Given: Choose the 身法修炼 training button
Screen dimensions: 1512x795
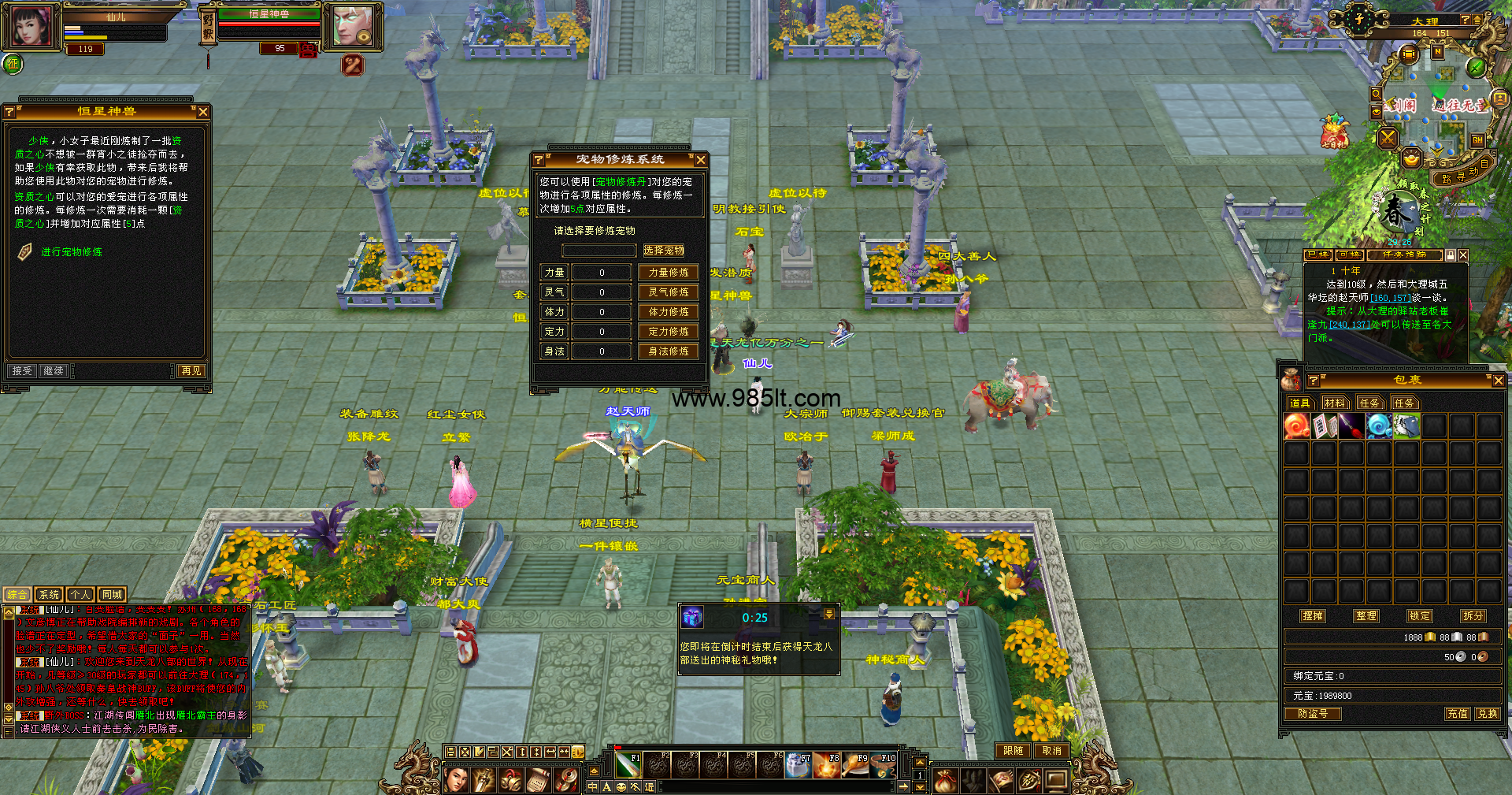Looking at the screenshot, I should point(668,351).
